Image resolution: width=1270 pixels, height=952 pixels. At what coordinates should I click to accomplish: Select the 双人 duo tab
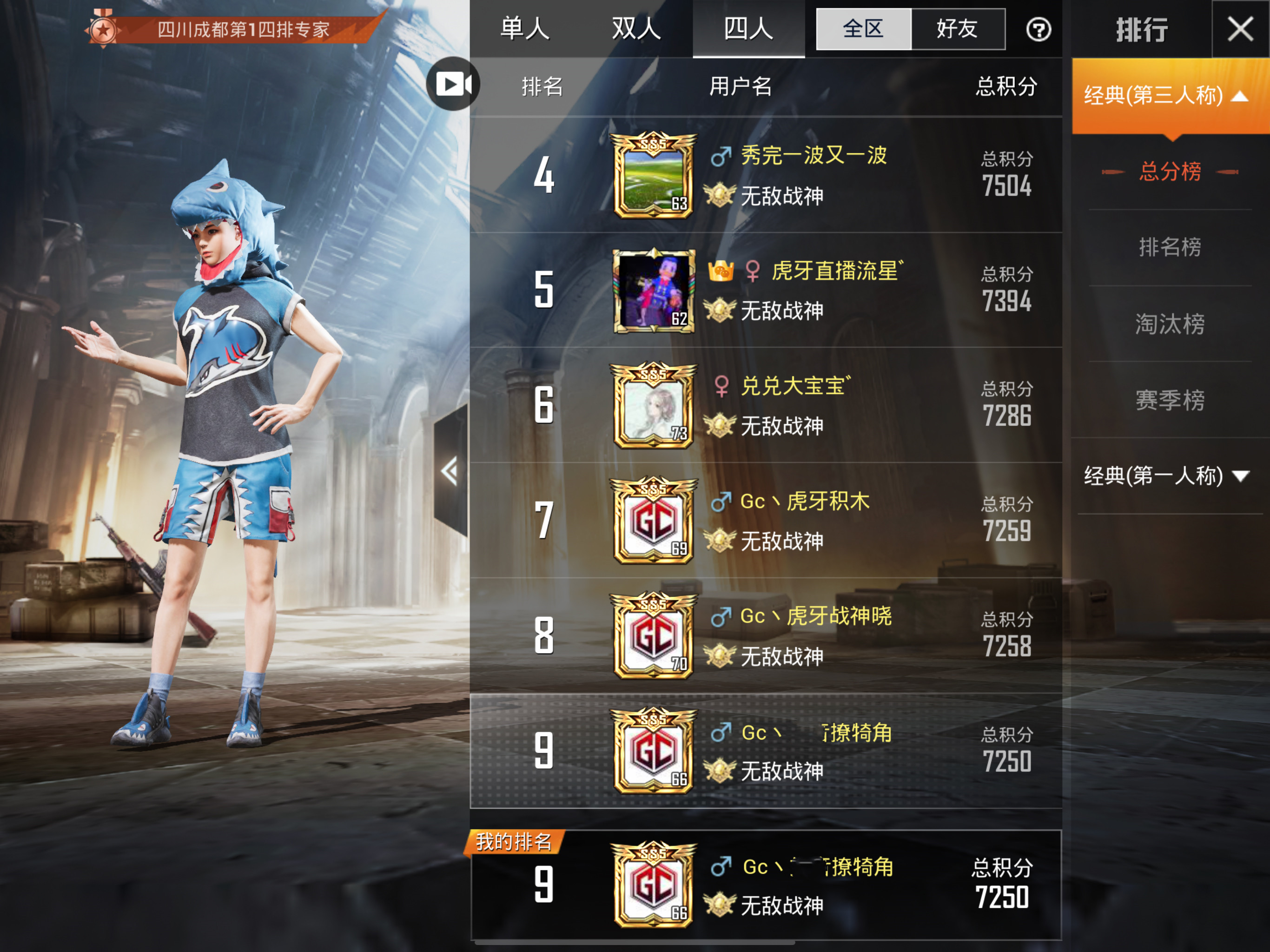pos(636,29)
